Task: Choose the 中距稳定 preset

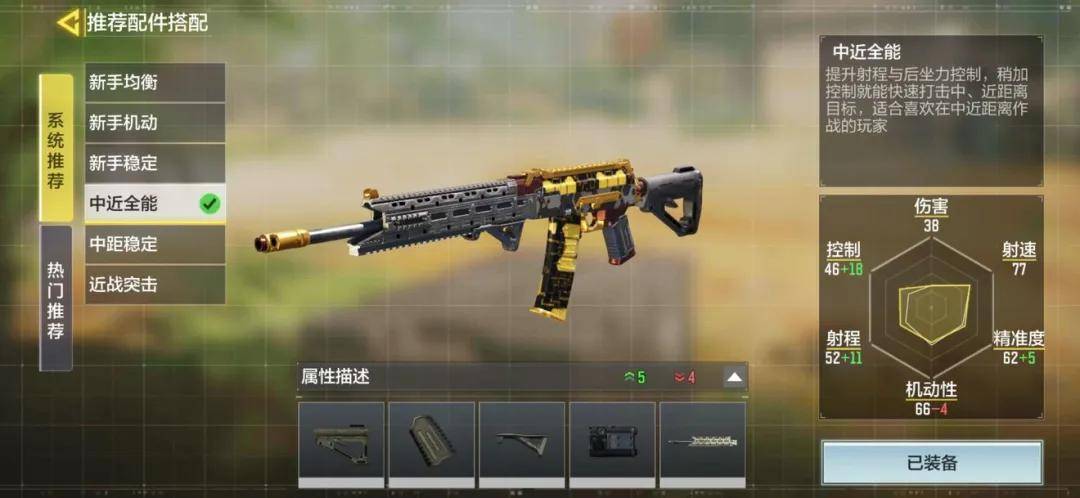Action: pyautogui.click(x=154, y=244)
